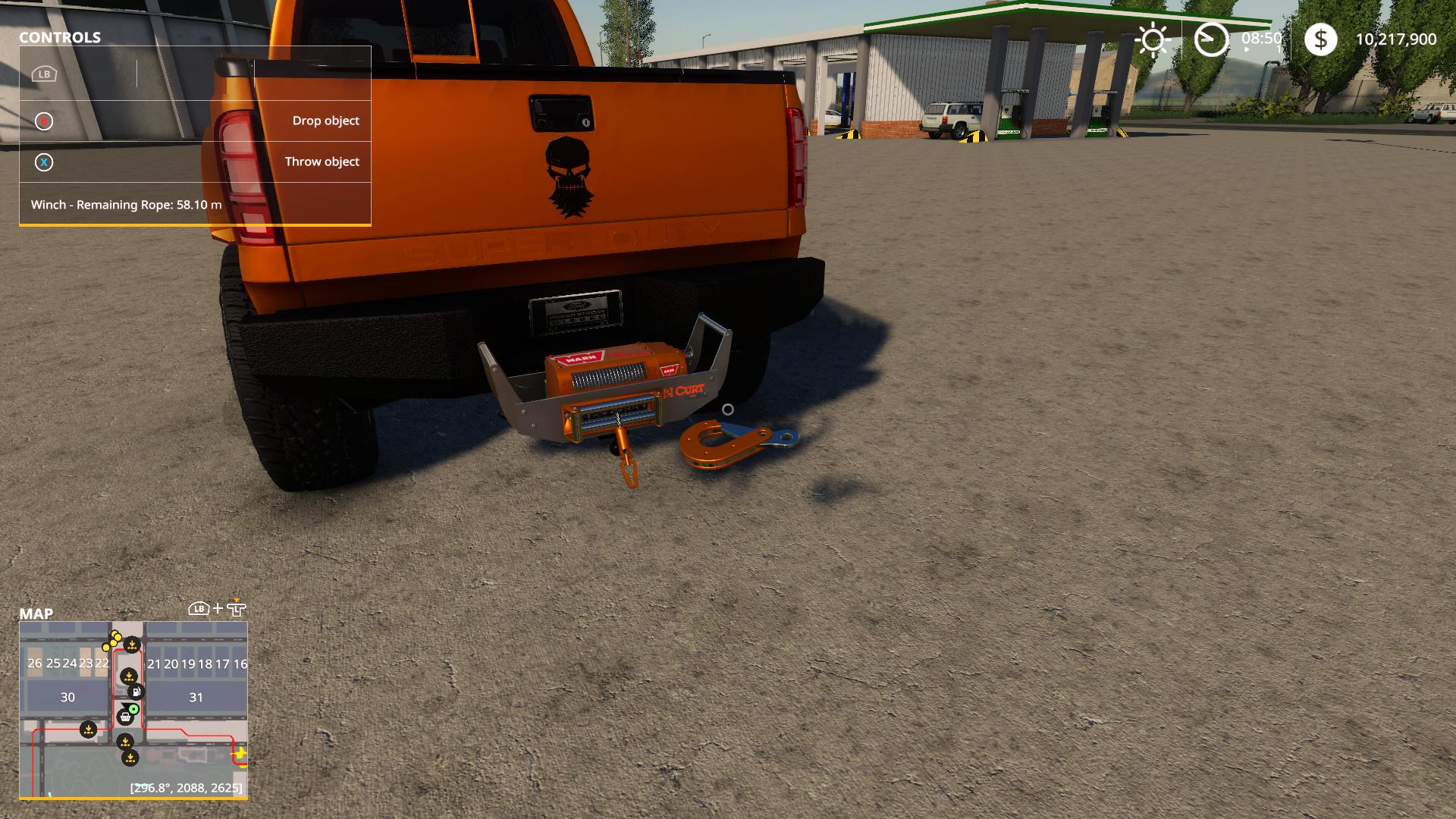The image size is (1456, 819).
Task: Click the weather sun icon in the HUD
Action: [1152, 39]
